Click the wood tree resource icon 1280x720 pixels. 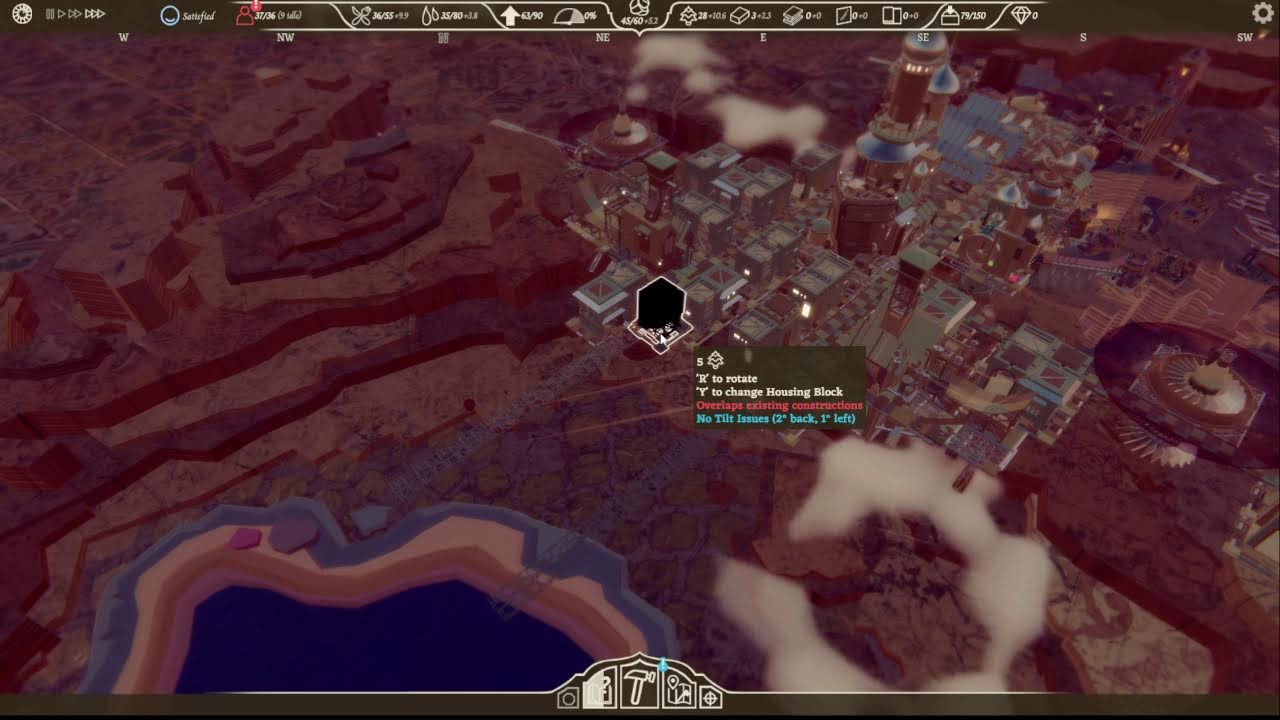click(x=688, y=16)
